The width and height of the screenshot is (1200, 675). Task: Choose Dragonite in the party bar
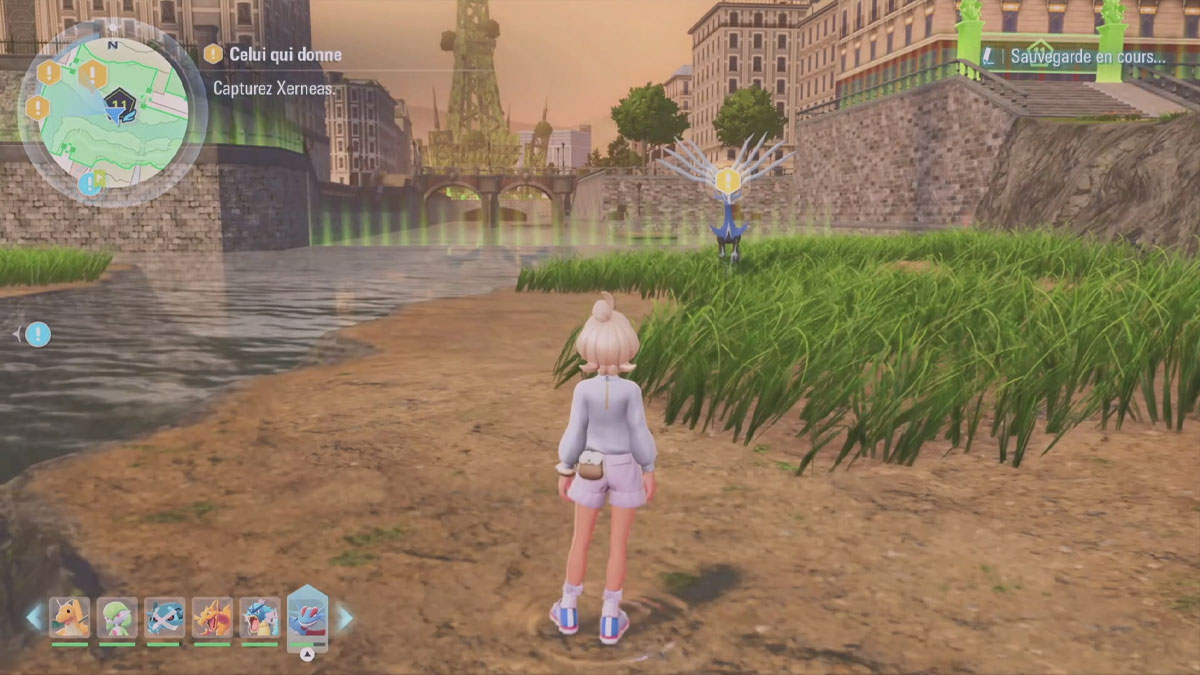(70, 617)
